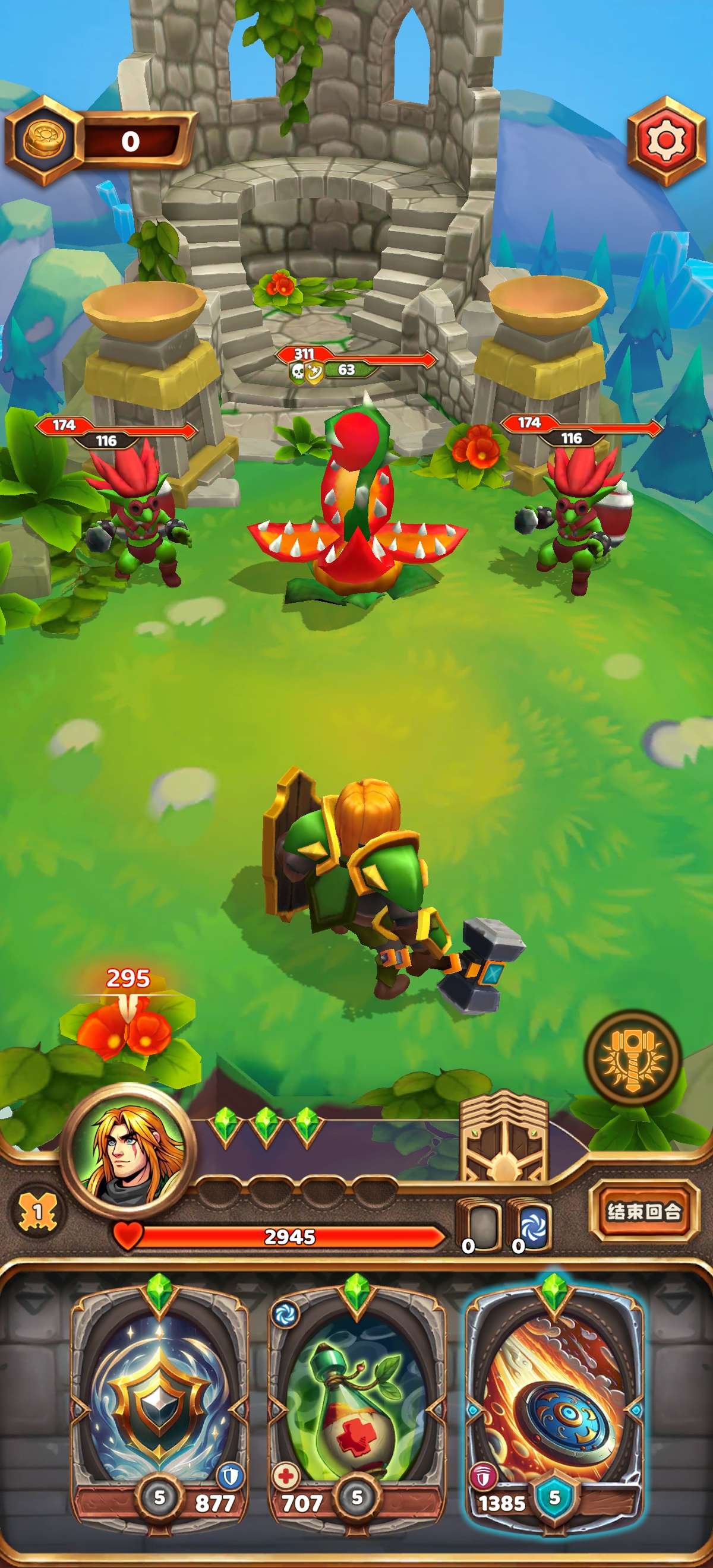The height and width of the screenshot is (1568, 713).
Task: Select the orange puzzle piece badge
Action: (37, 1212)
